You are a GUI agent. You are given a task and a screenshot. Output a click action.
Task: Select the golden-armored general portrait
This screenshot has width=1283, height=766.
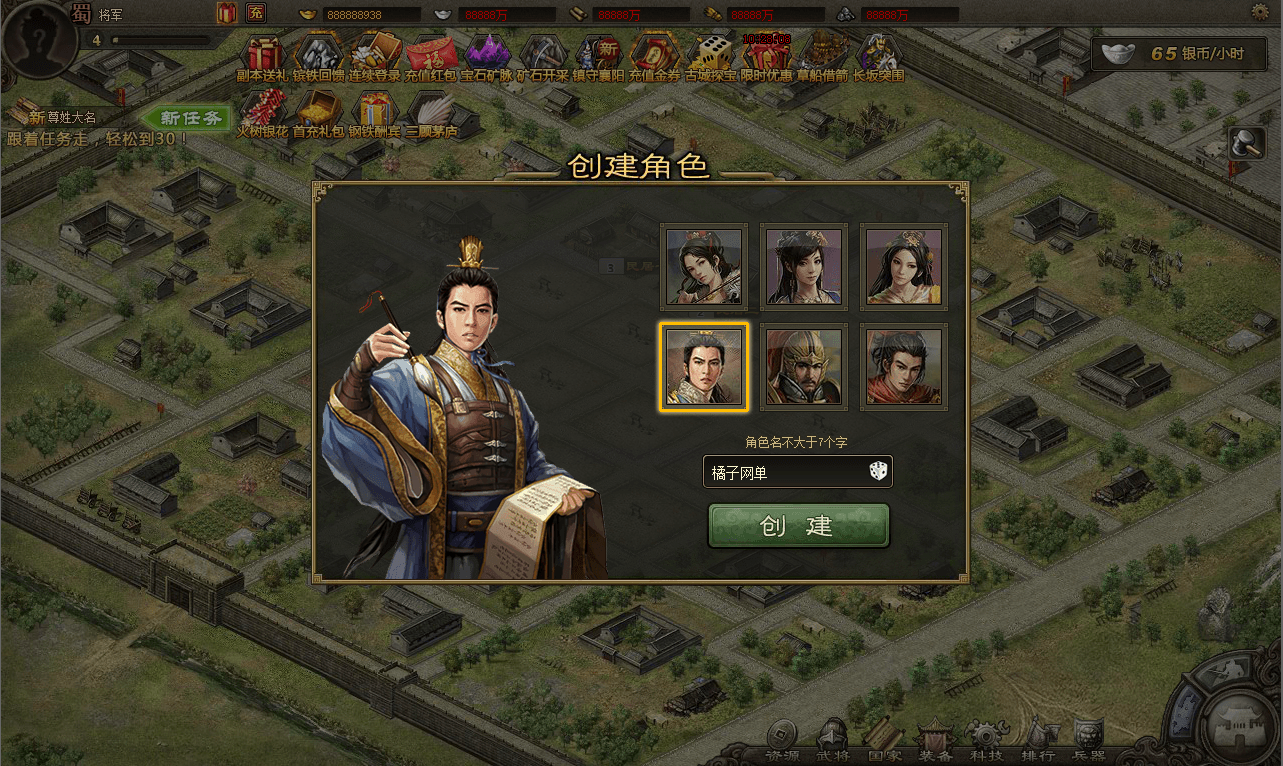click(804, 367)
